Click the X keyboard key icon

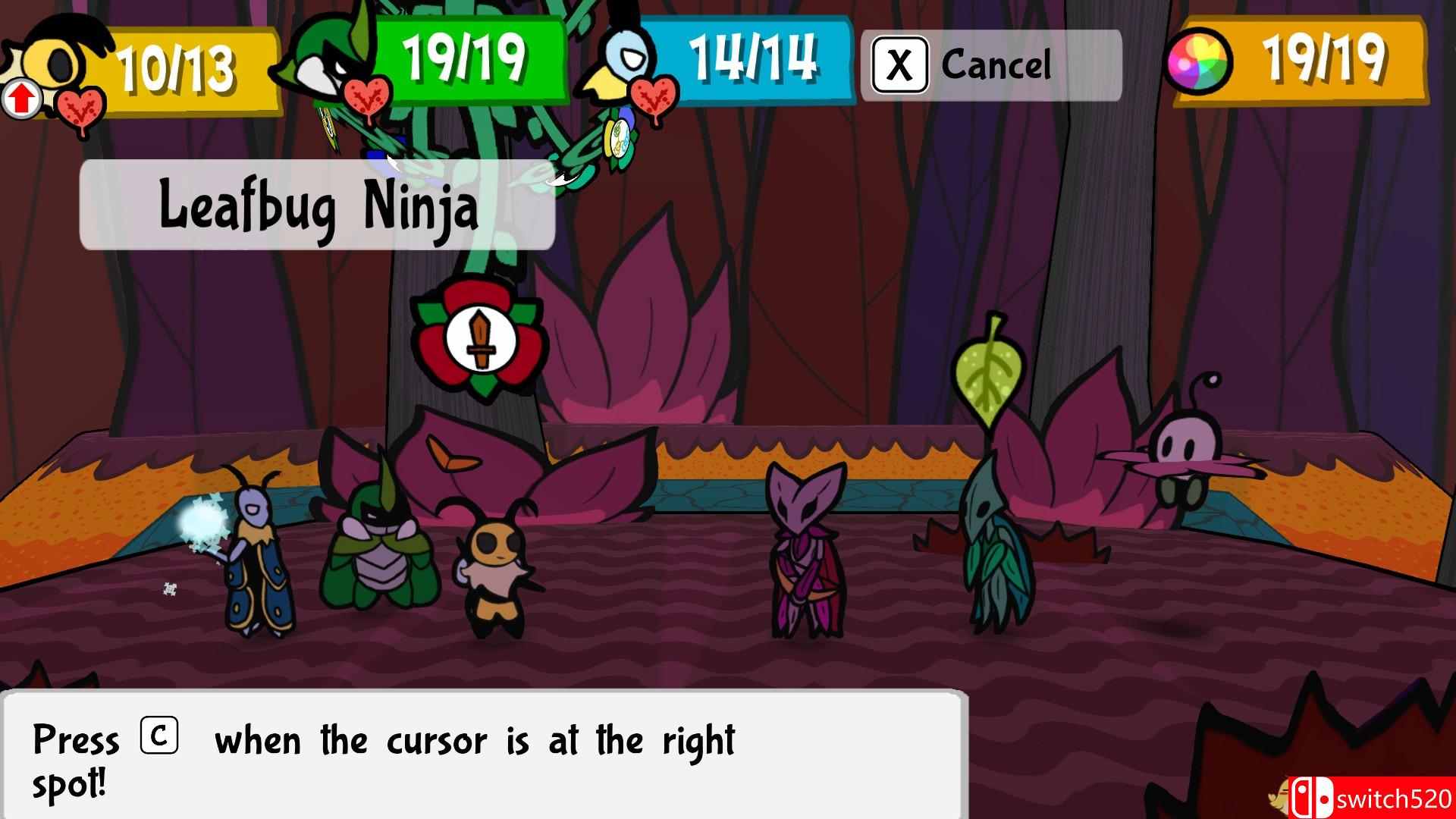click(902, 64)
